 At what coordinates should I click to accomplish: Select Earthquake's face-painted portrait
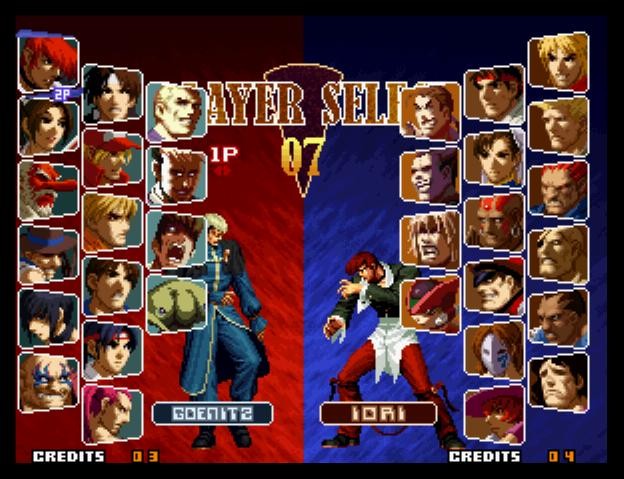click(47, 382)
